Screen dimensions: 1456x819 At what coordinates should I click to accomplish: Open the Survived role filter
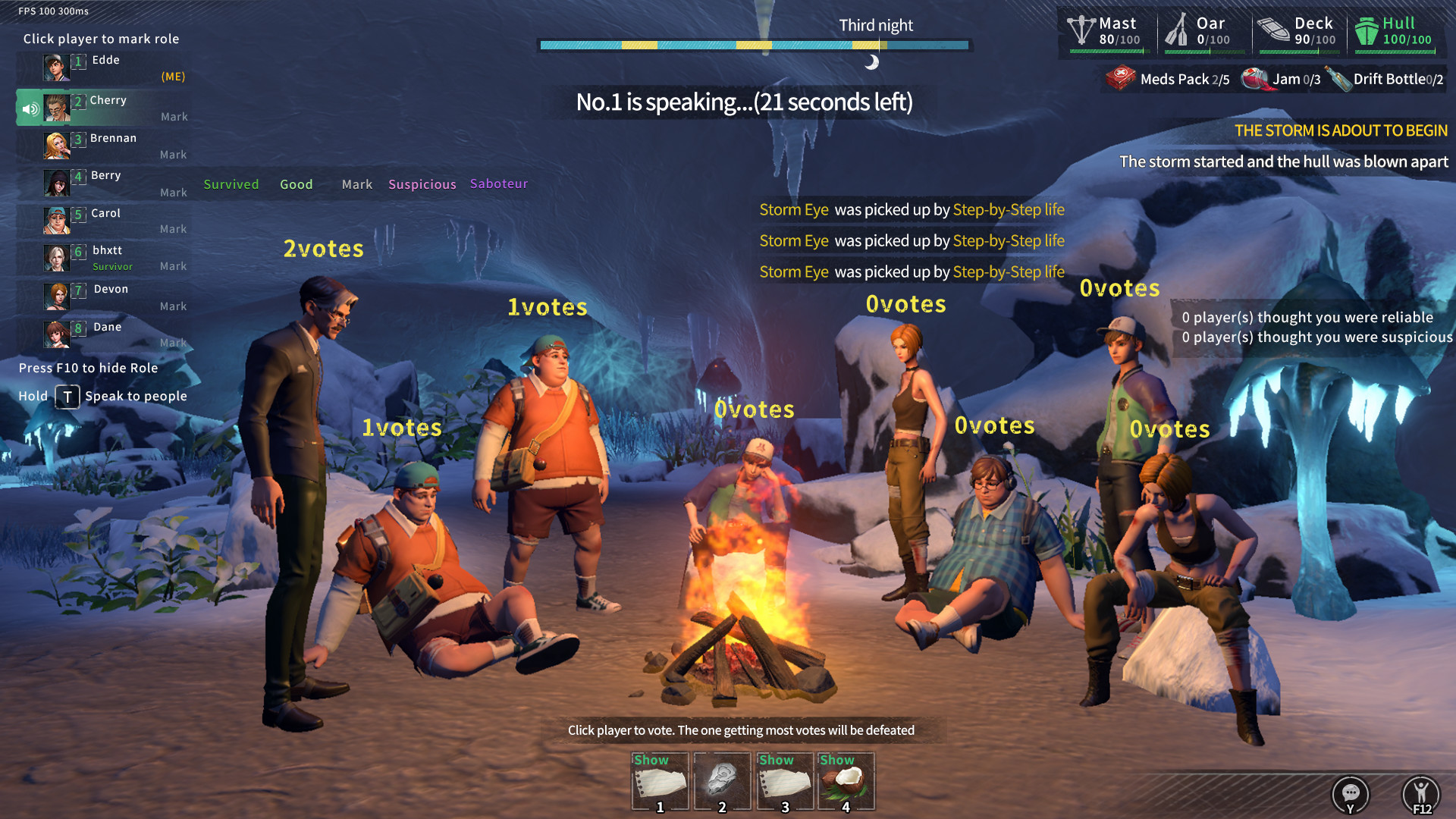click(x=231, y=184)
